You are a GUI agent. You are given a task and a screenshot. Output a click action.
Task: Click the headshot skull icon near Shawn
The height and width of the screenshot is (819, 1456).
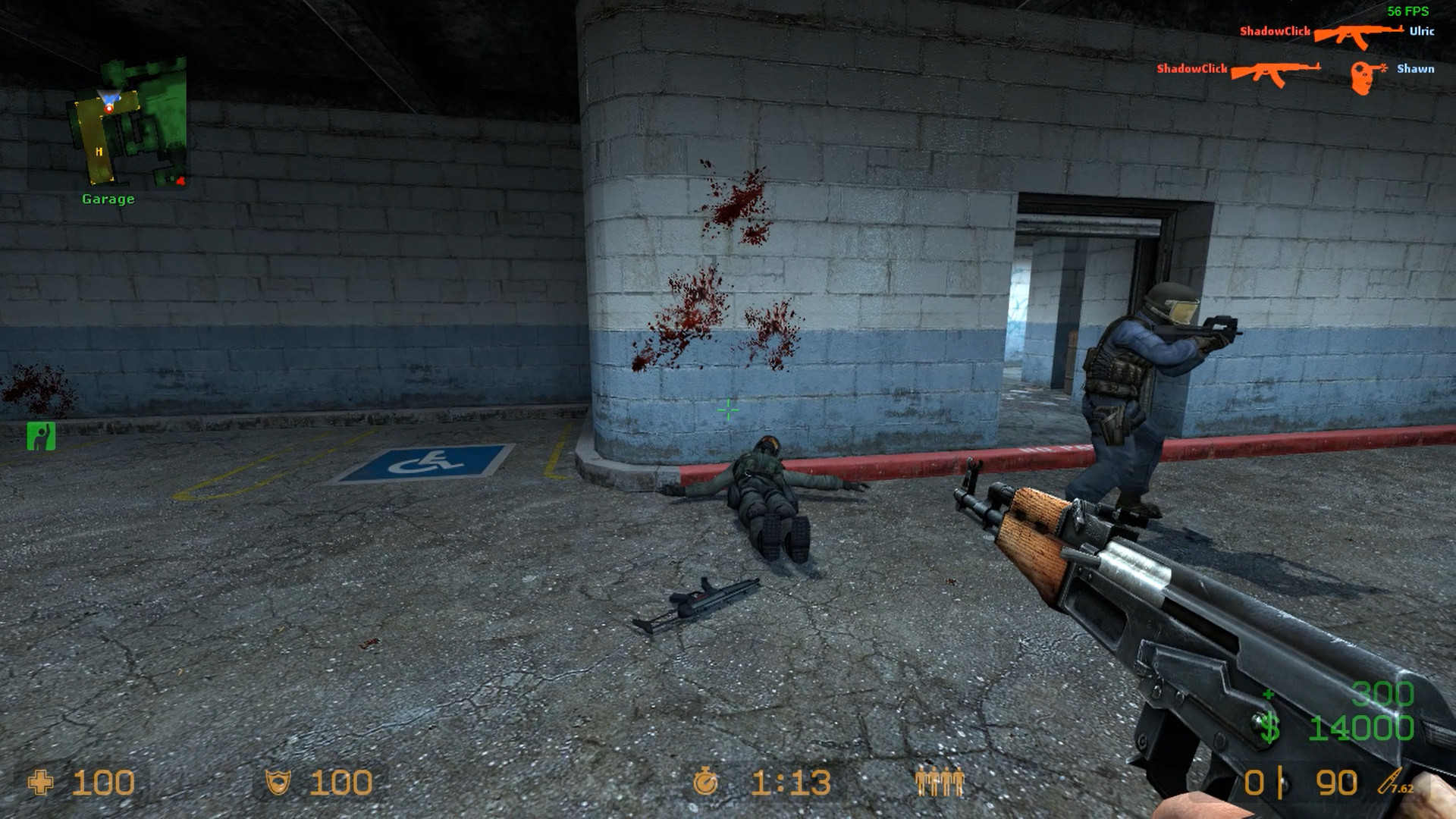point(1361,72)
